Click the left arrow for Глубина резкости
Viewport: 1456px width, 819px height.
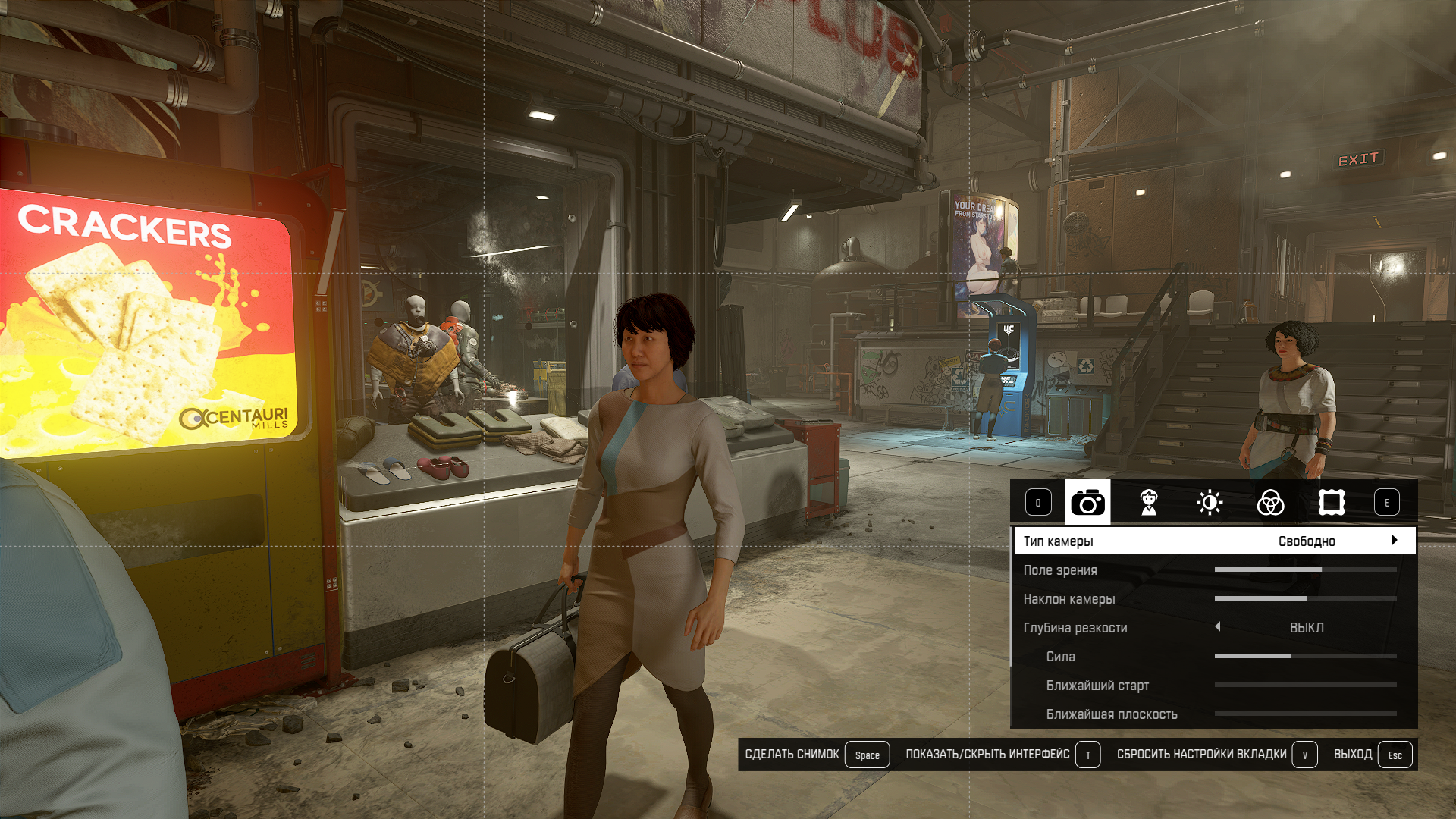[x=1218, y=627]
